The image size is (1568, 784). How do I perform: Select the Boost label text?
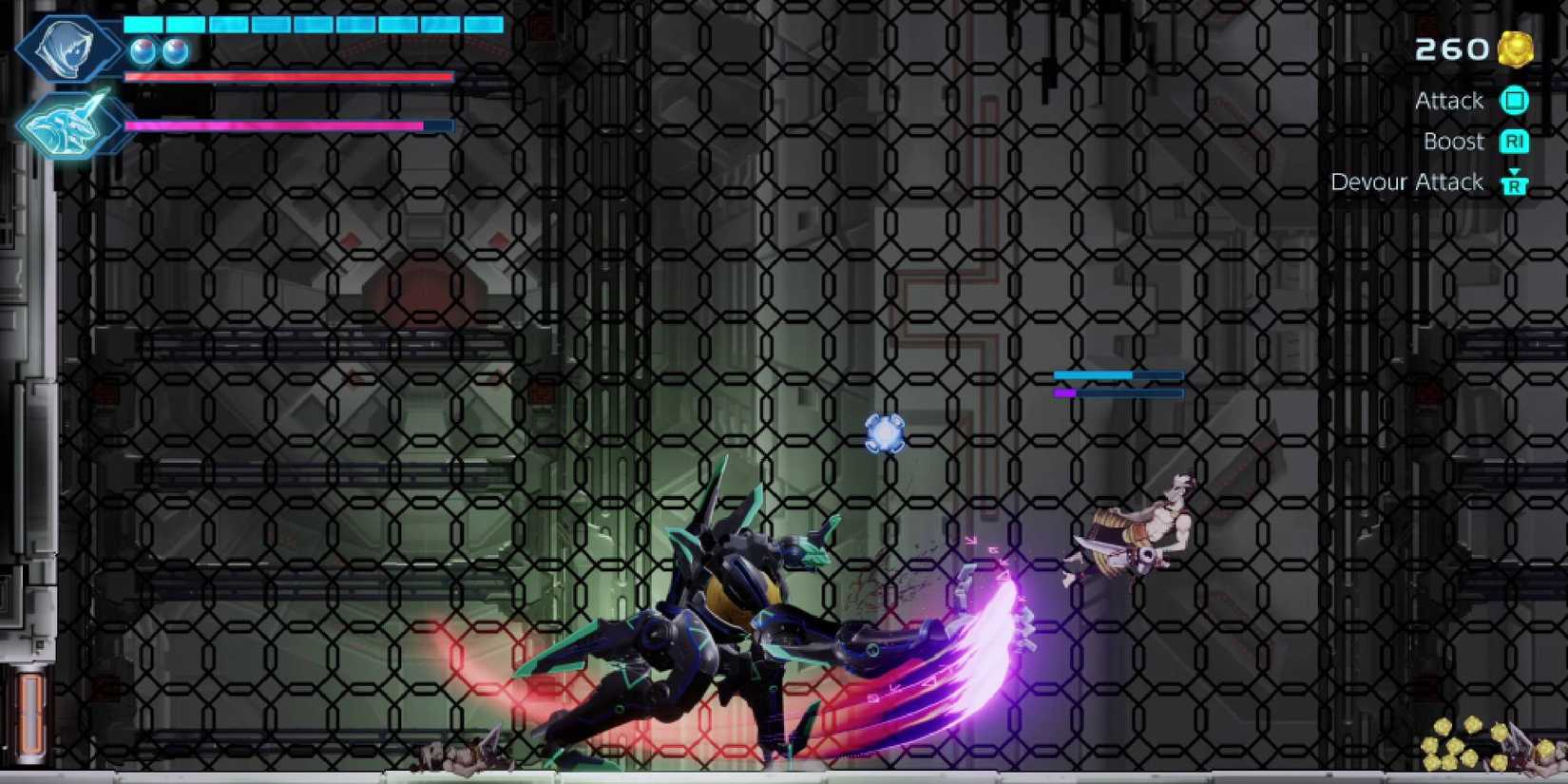pyautogui.click(x=1454, y=141)
